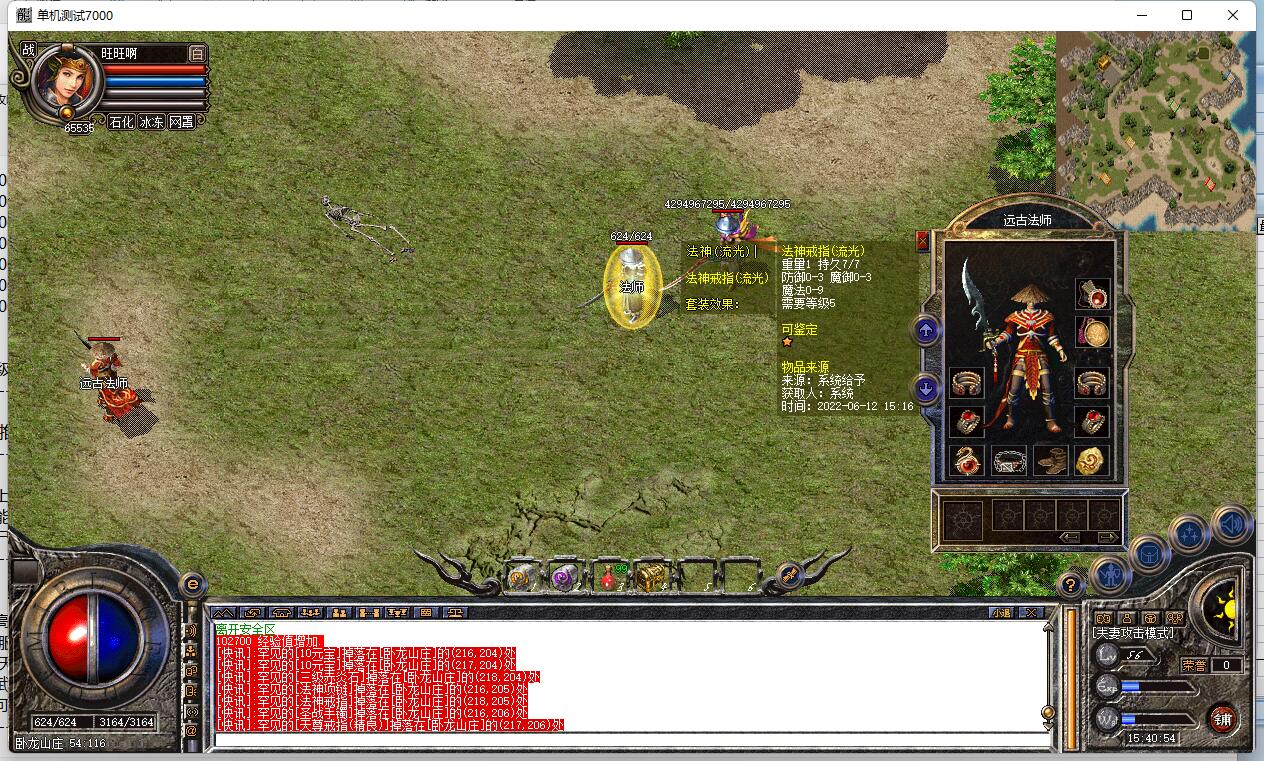This screenshot has width=1264, height=761.
Task: Use the red potion in hotbar slot 3
Action: tap(607, 577)
